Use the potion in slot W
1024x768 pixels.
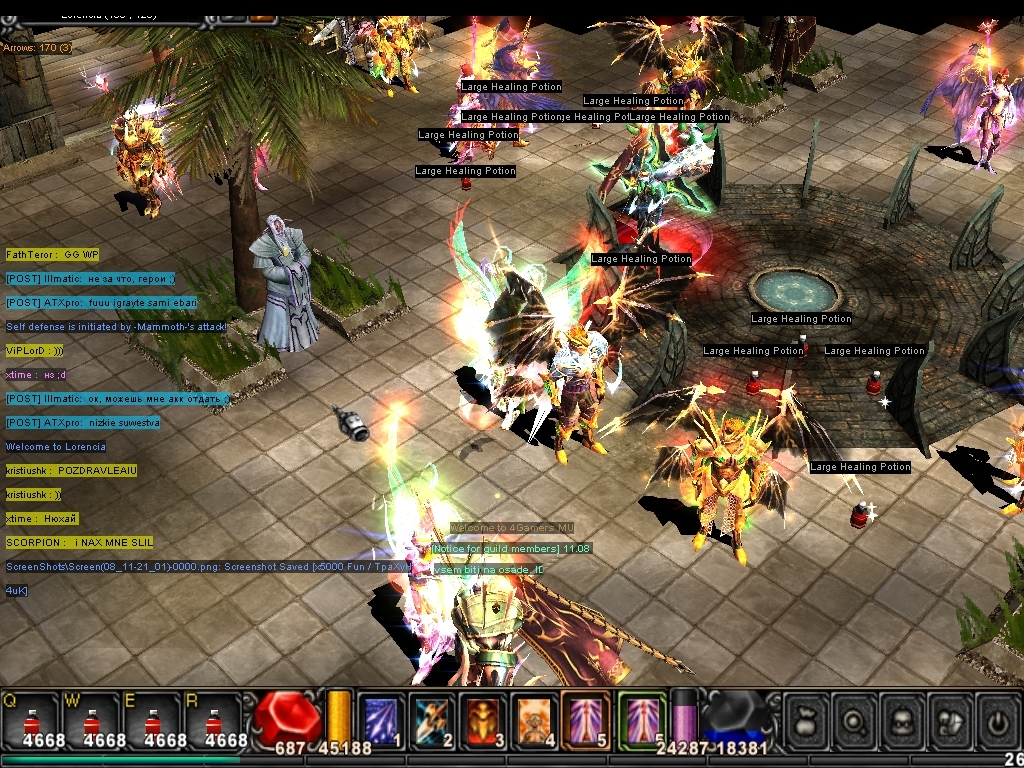pyautogui.click(x=92, y=720)
